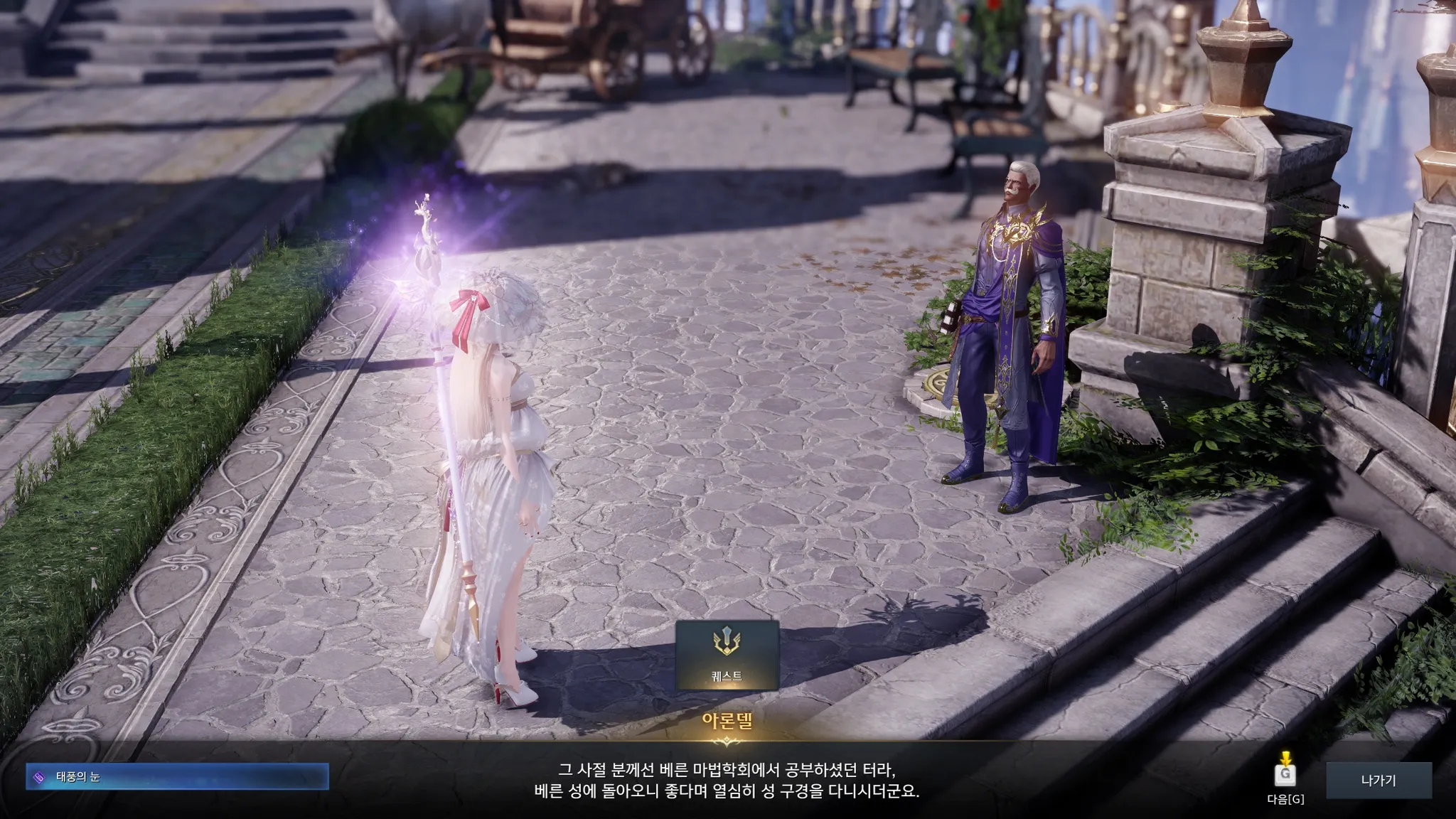Select the 태풍의 눈 quest tracker bar
Image resolution: width=1456 pixels, height=819 pixels.
pos(177,777)
